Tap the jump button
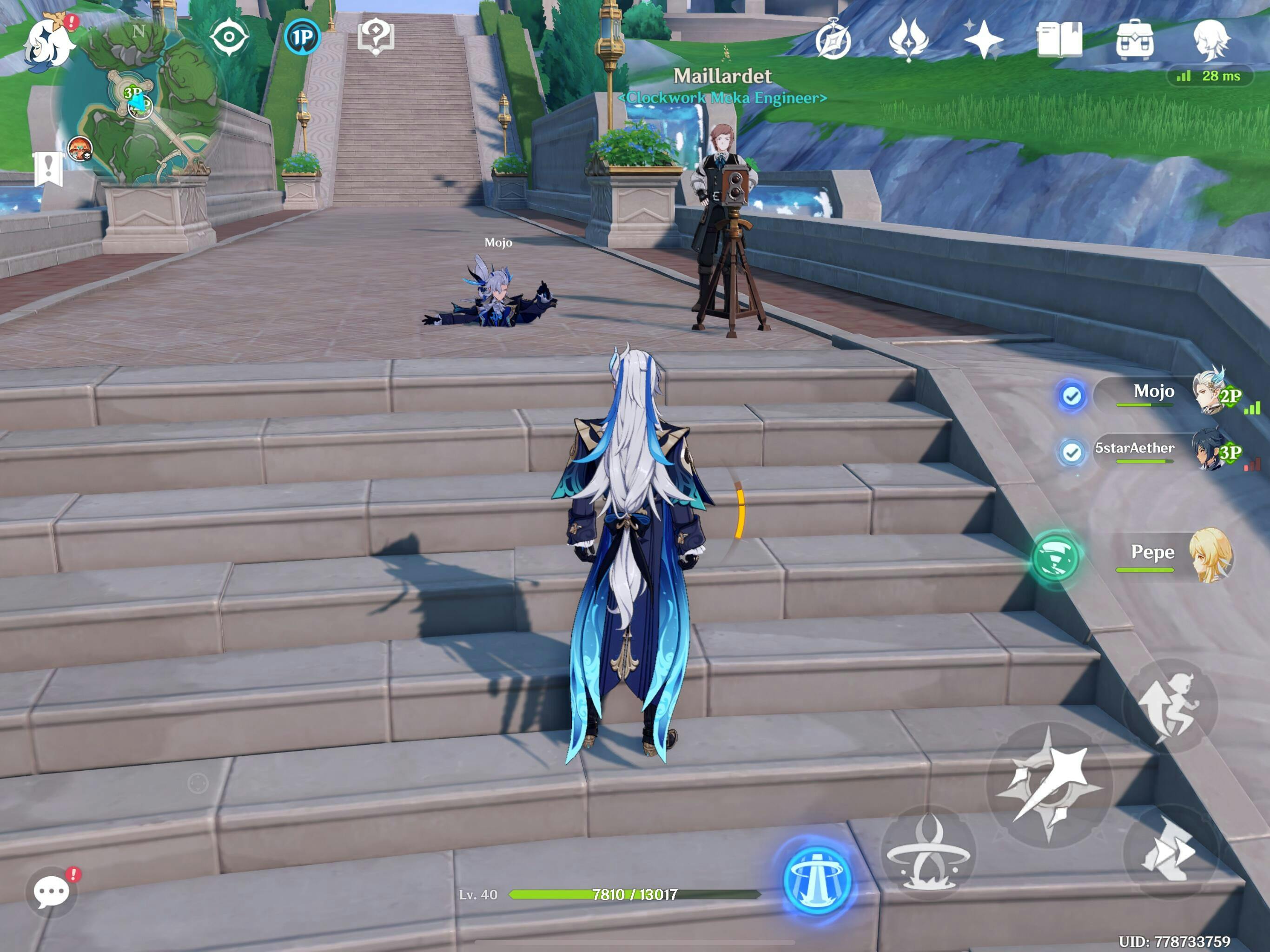The image size is (1270, 952). [1170, 706]
